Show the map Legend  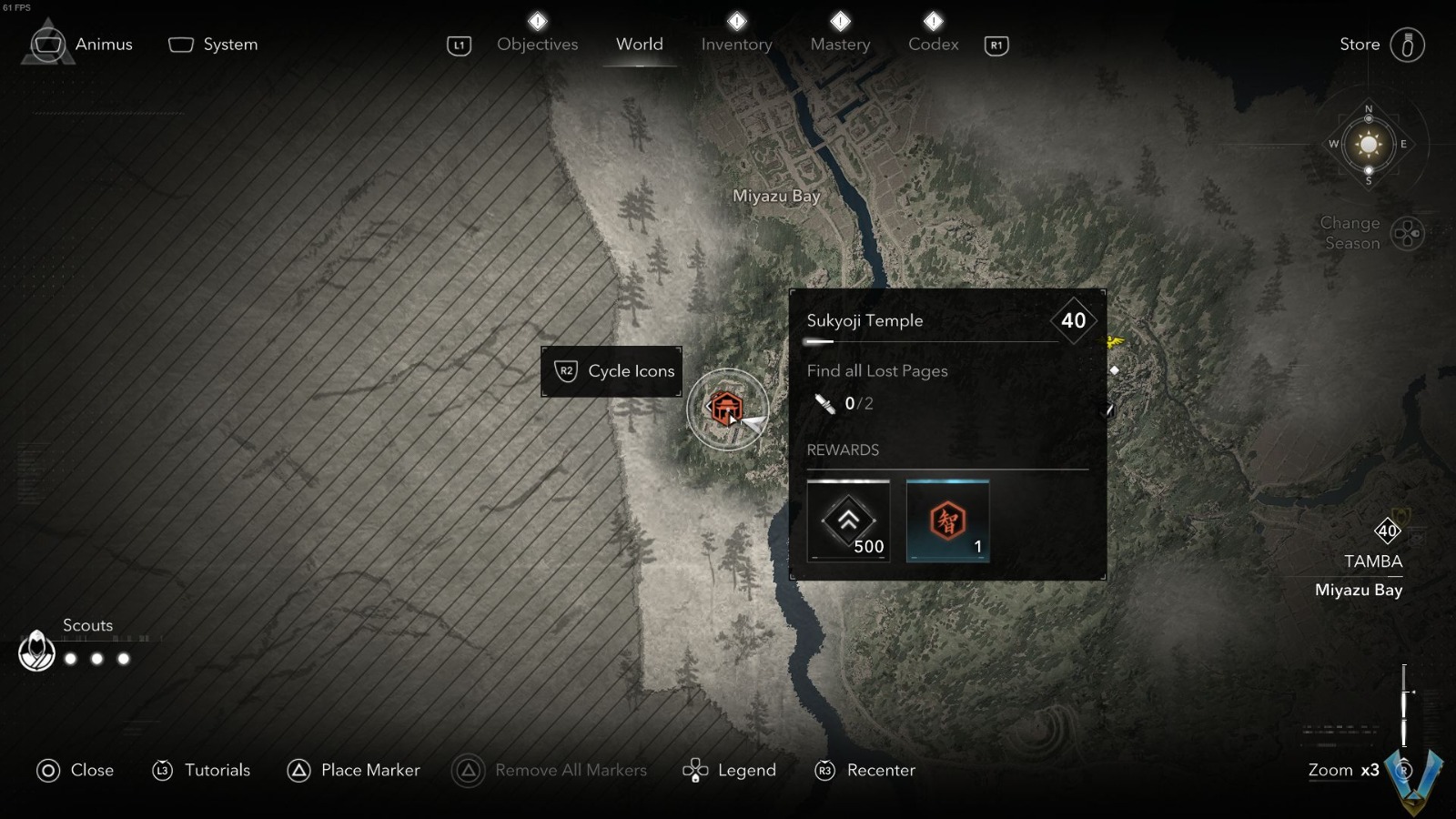(730, 770)
